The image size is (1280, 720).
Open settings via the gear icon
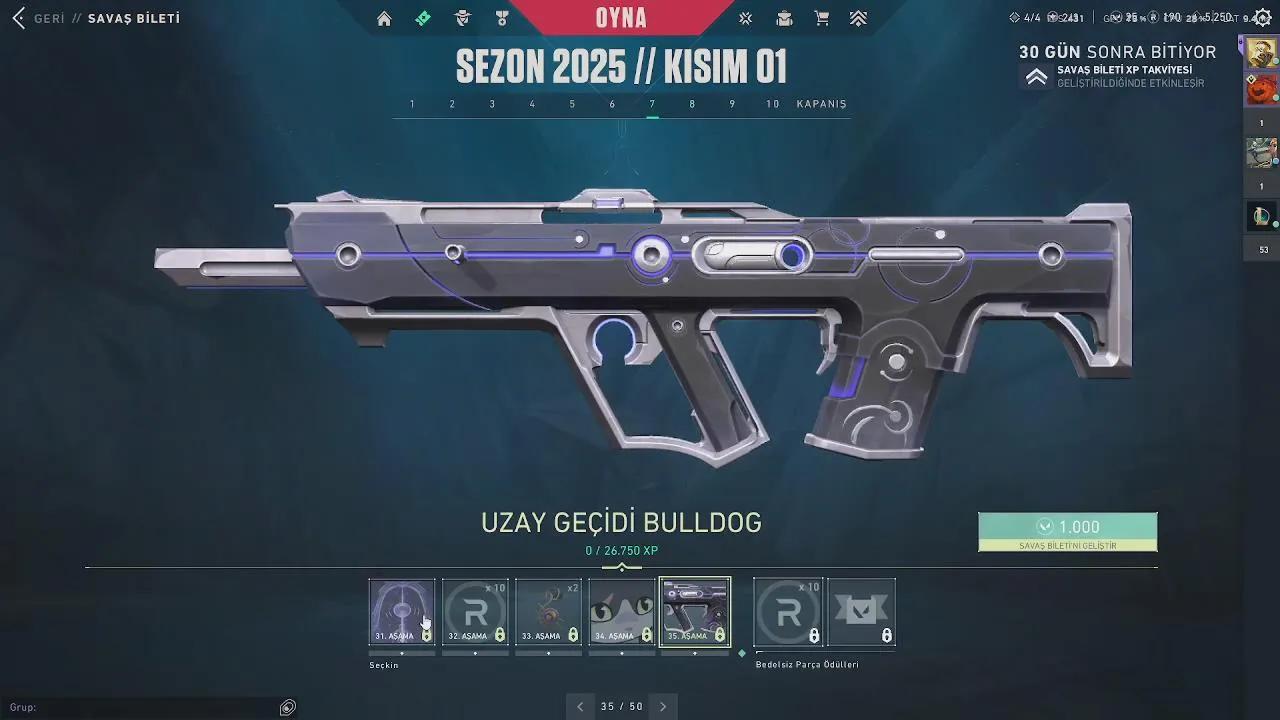point(1260,17)
